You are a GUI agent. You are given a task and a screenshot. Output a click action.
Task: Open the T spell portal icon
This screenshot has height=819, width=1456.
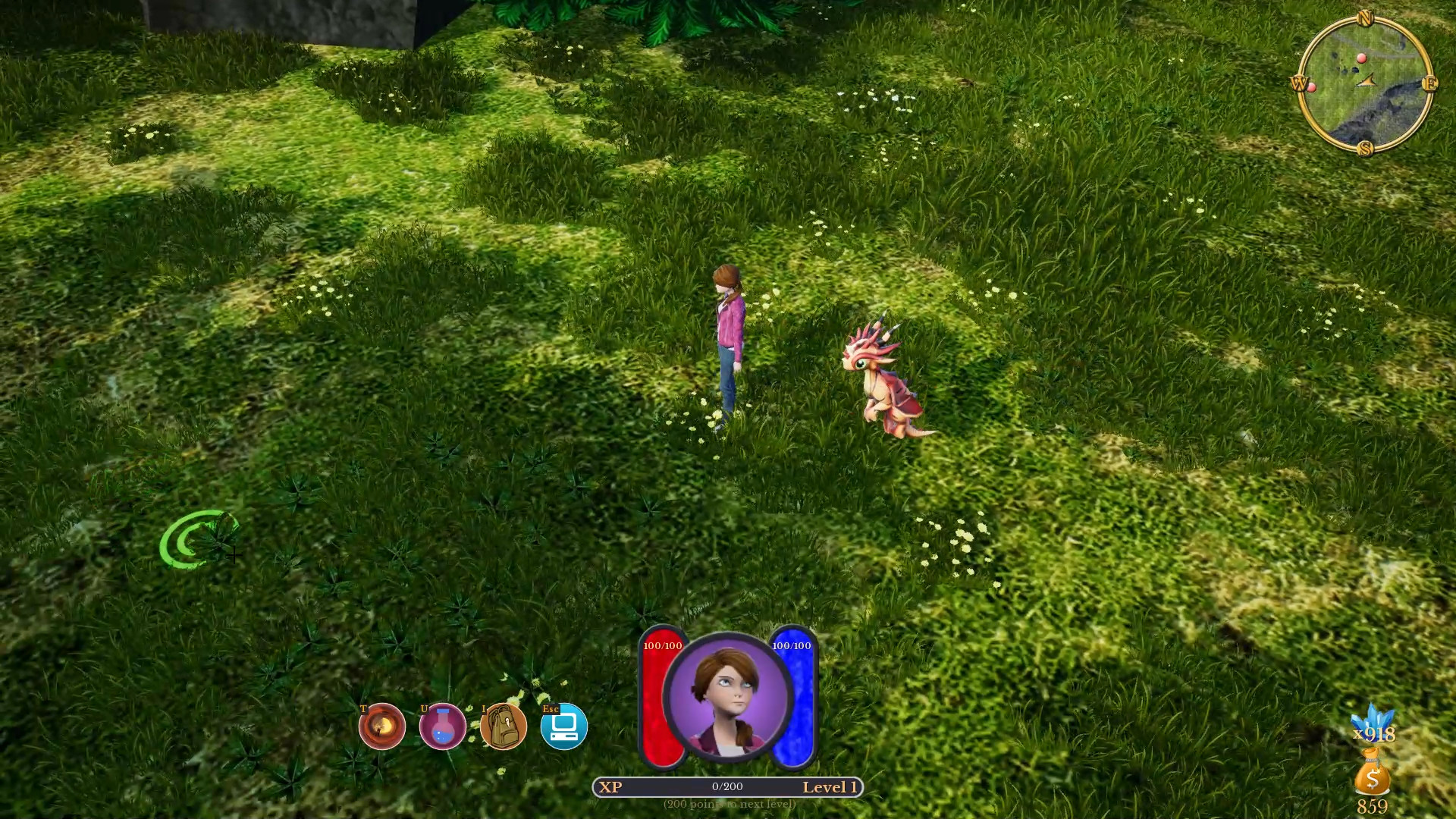point(381,726)
